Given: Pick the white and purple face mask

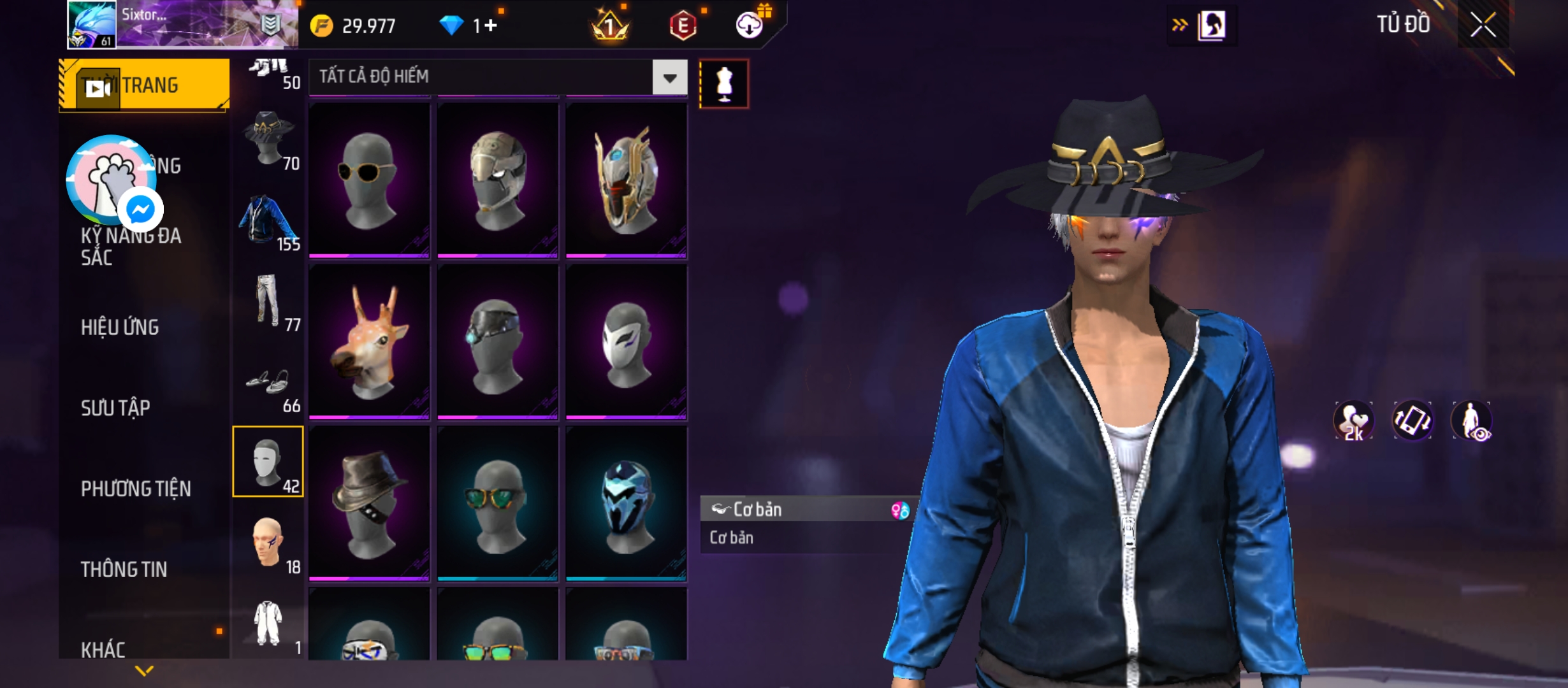Looking at the screenshot, I should [x=626, y=342].
